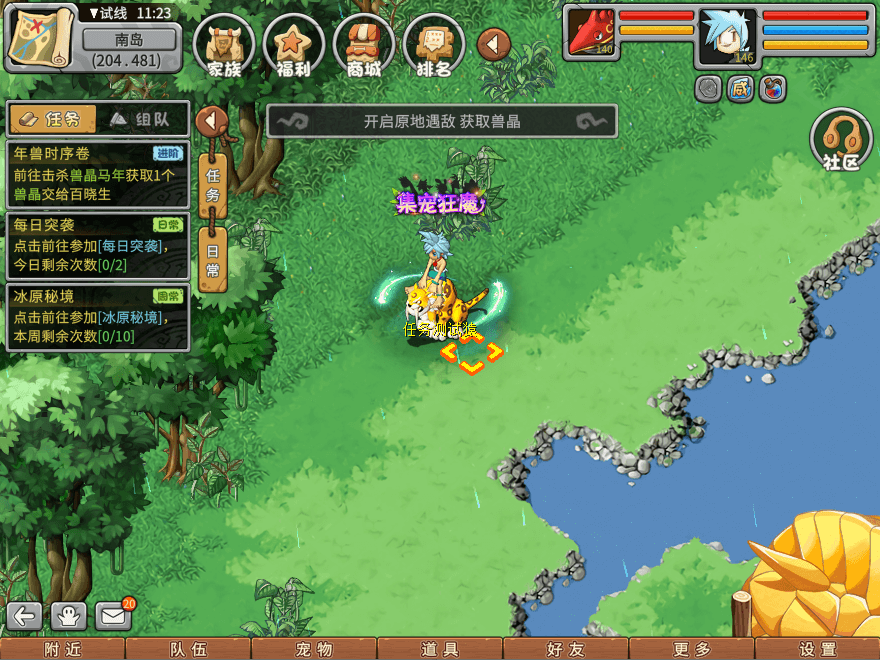Open the 福利 (Welfare) star icon
The image size is (880, 660).
293,45
